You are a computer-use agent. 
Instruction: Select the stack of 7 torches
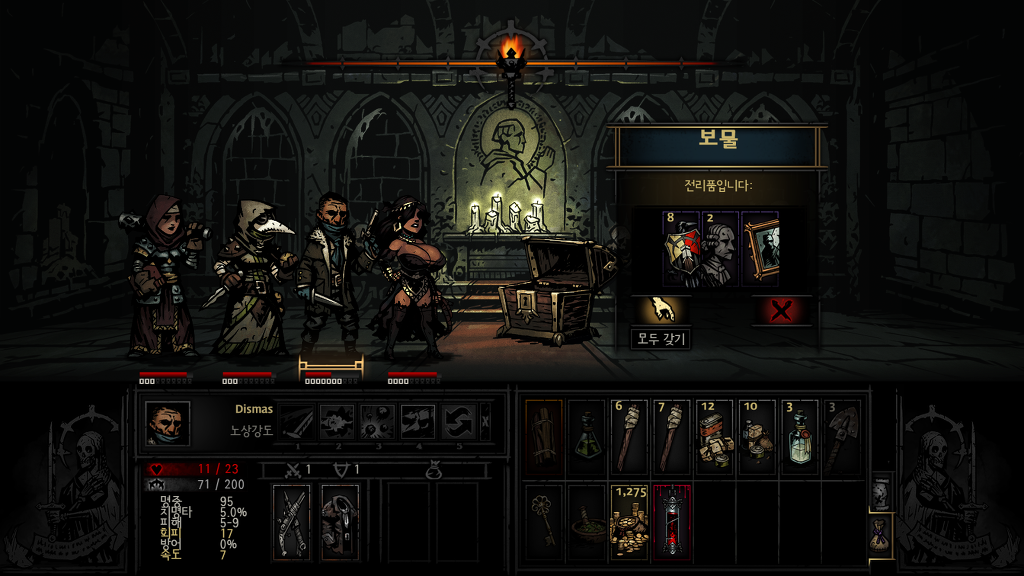coord(673,437)
